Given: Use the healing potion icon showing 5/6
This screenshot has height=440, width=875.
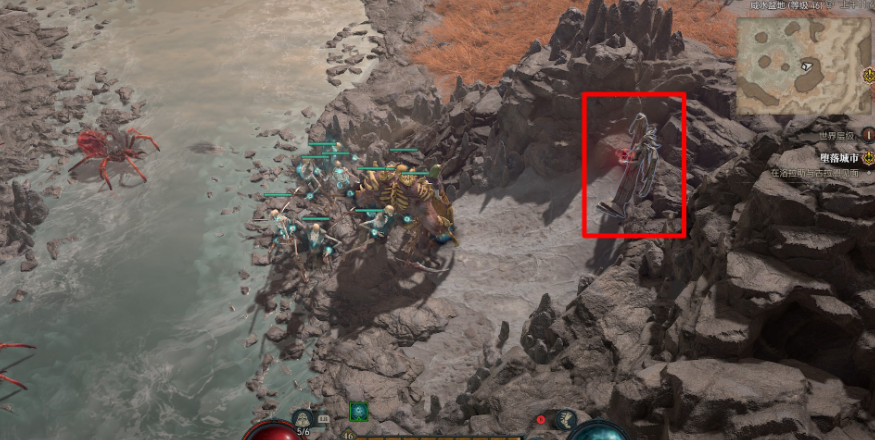Looking at the screenshot, I should click(x=304, y=420).
